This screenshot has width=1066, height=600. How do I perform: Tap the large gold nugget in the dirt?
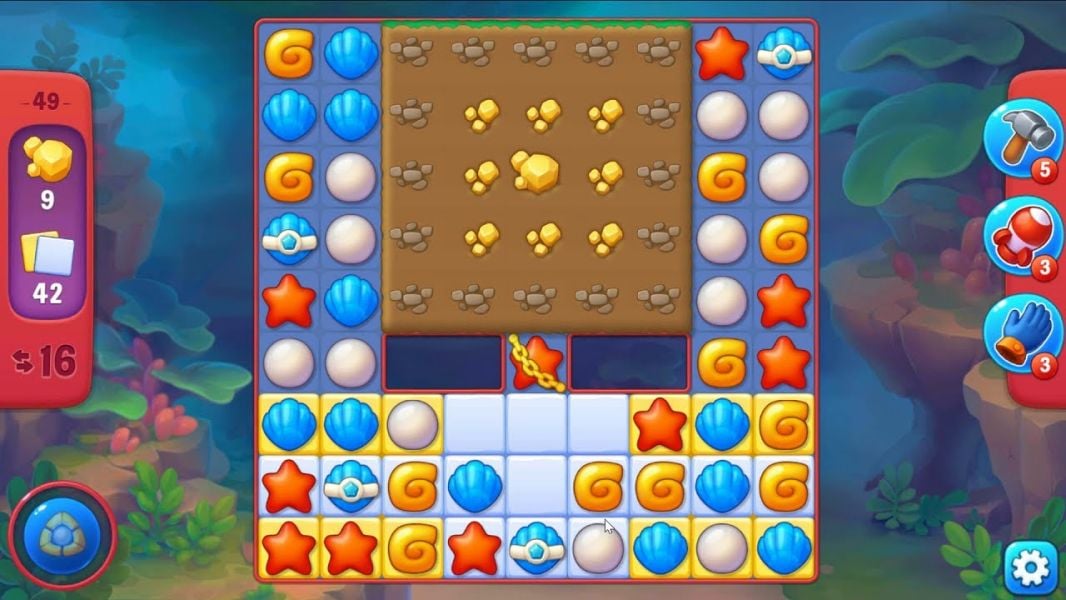click(x=536, y=173)
